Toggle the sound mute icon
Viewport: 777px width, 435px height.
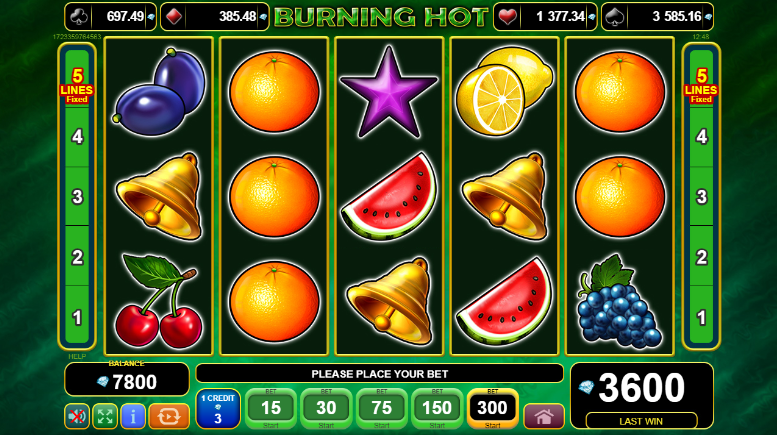77,416
